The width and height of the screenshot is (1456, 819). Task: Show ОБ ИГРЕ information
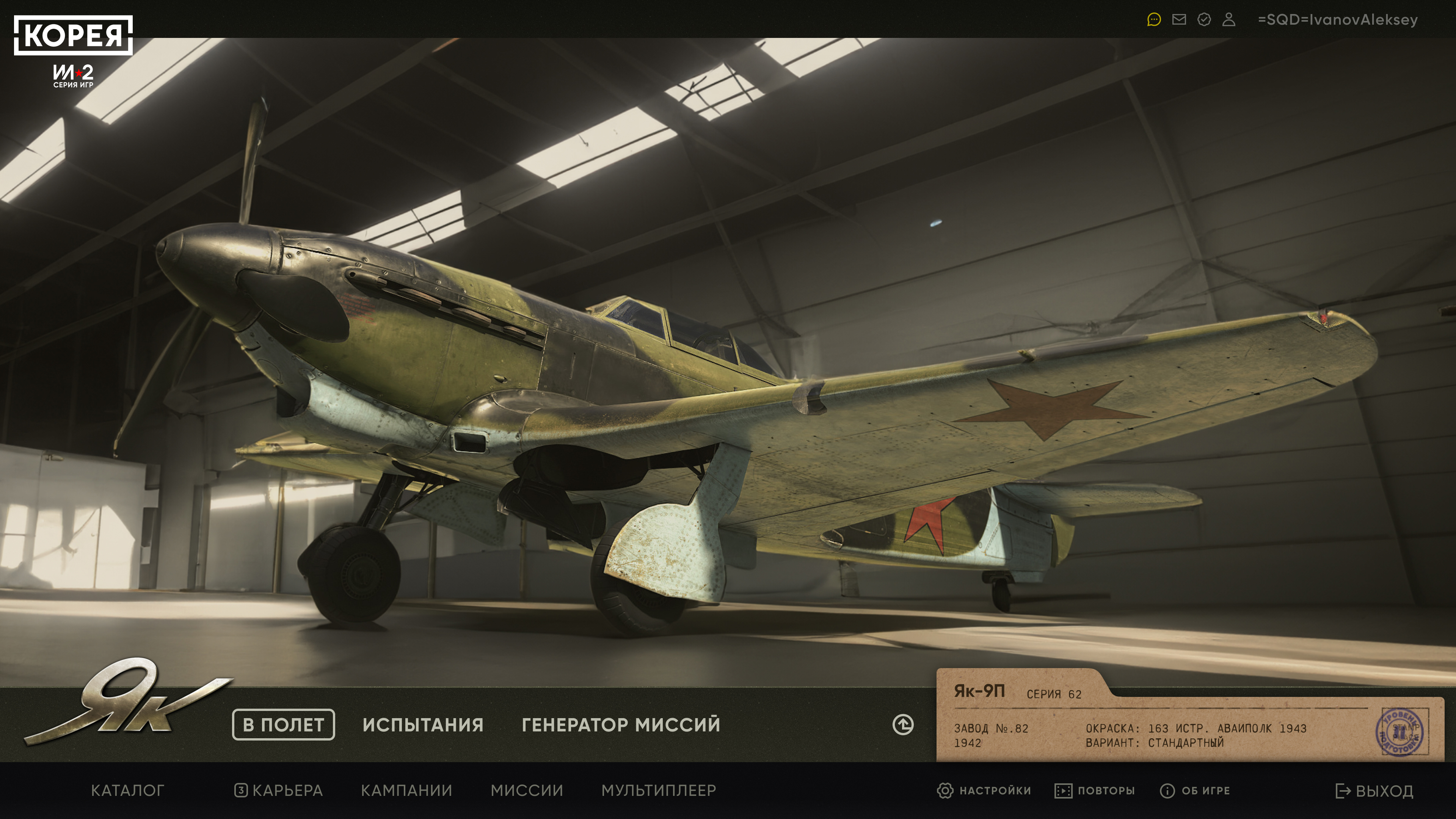pyautogui.click(x=1195, y=790)
